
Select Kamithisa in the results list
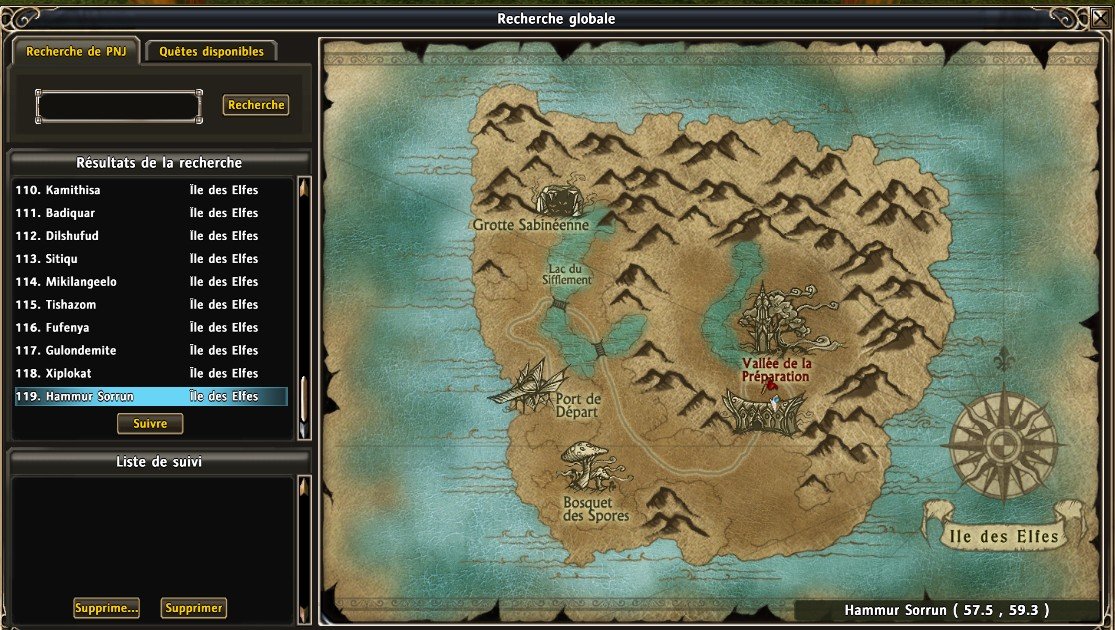(150, 190)
